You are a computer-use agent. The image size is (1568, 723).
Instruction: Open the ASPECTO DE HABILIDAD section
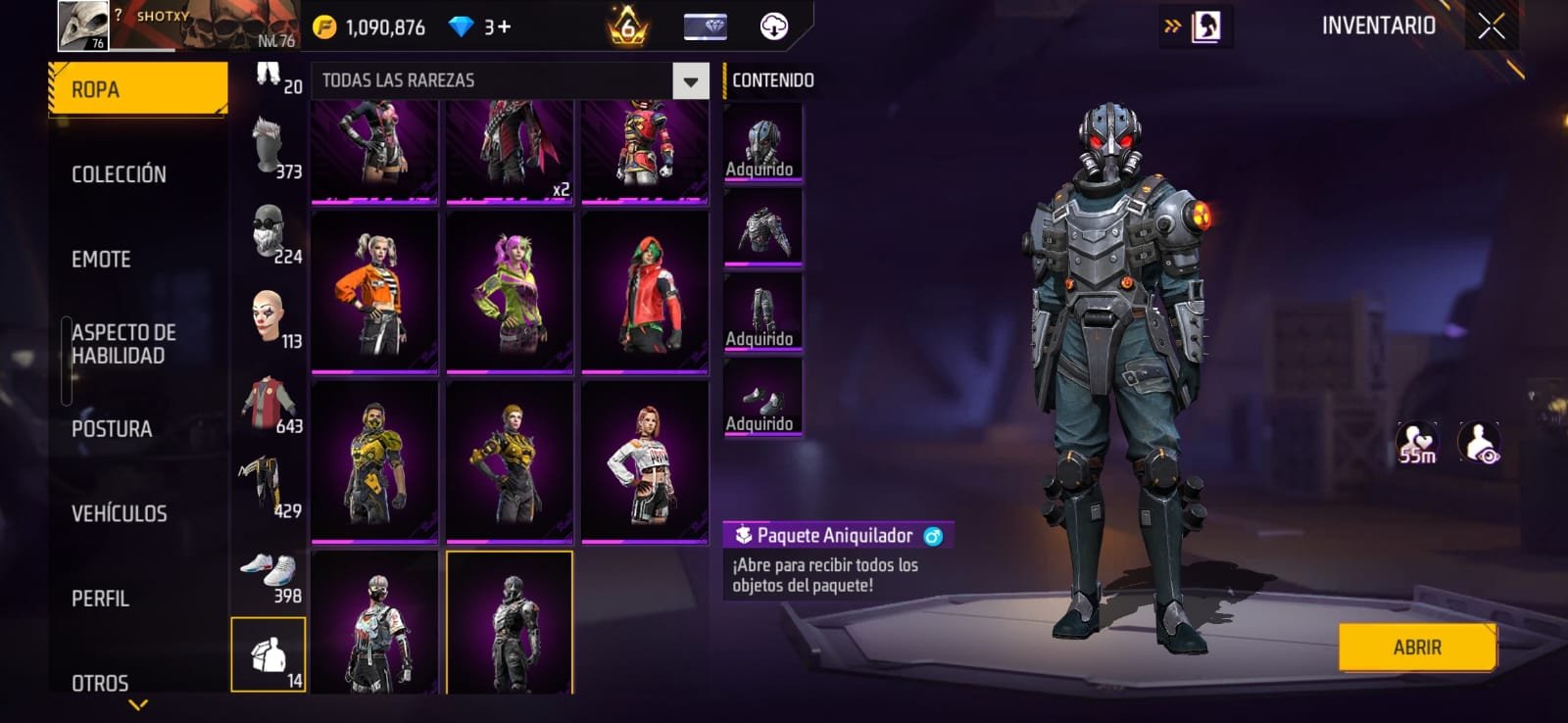pyautogui.click(x=123, y=344)
